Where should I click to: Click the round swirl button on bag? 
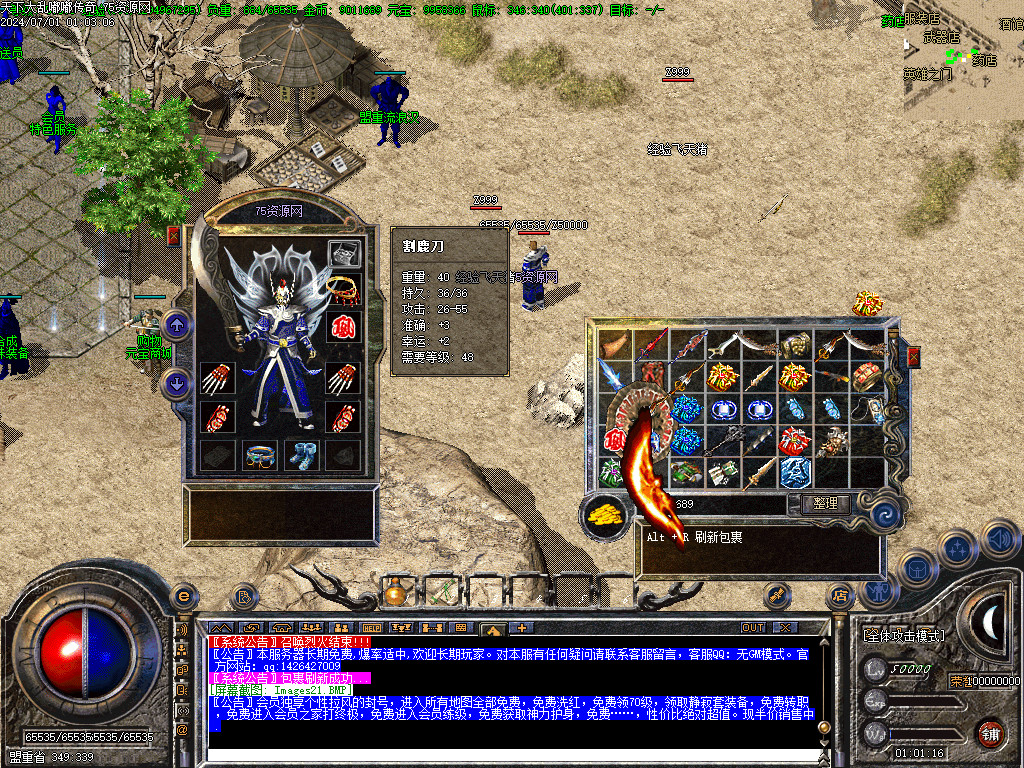[x=884, y=513]
